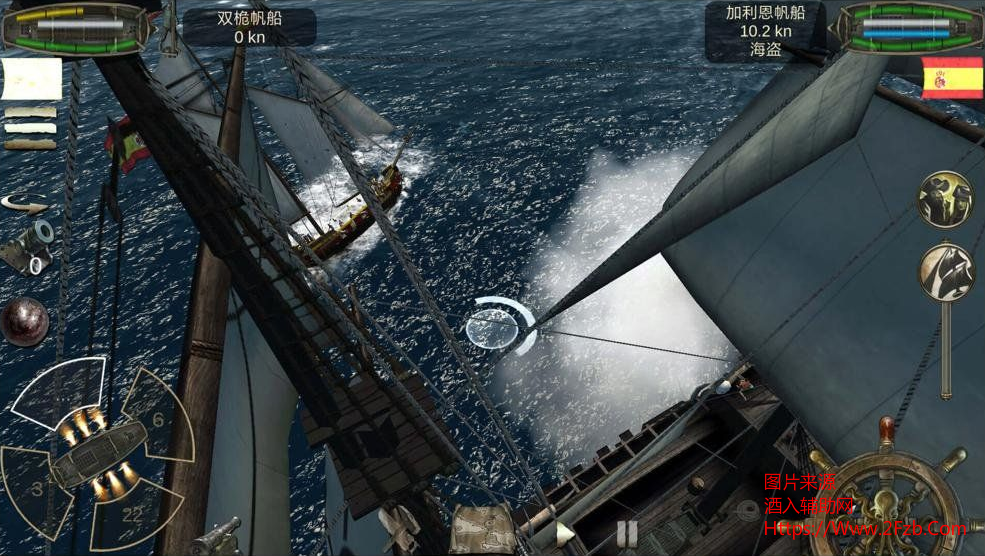Tap the curved turn-around arrow

tap(25, 203)
